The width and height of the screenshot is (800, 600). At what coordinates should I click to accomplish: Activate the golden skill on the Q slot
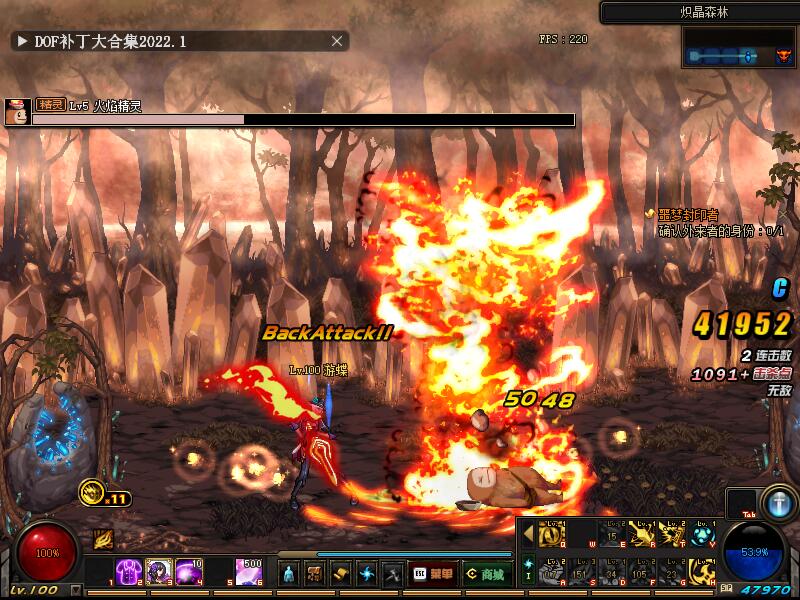point(552,535)
